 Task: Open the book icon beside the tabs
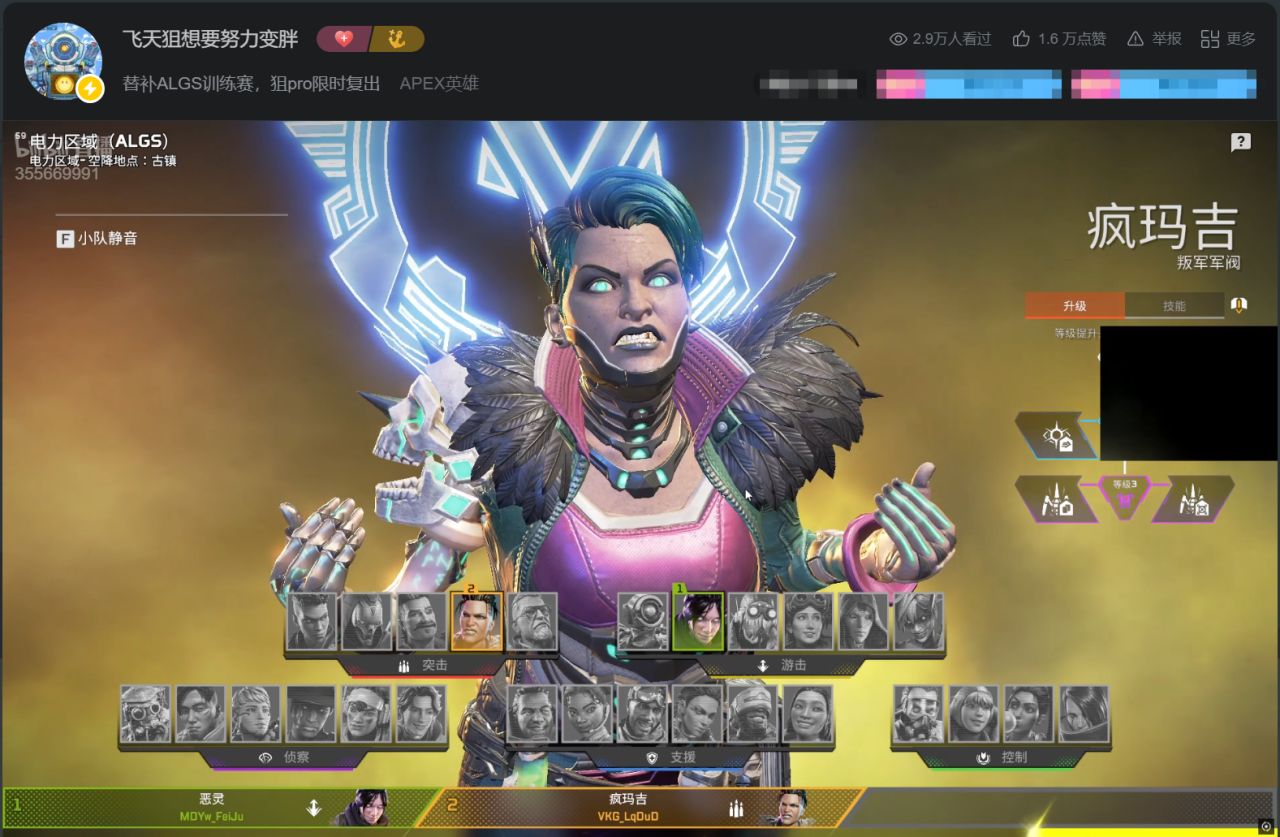[1239, 305]
